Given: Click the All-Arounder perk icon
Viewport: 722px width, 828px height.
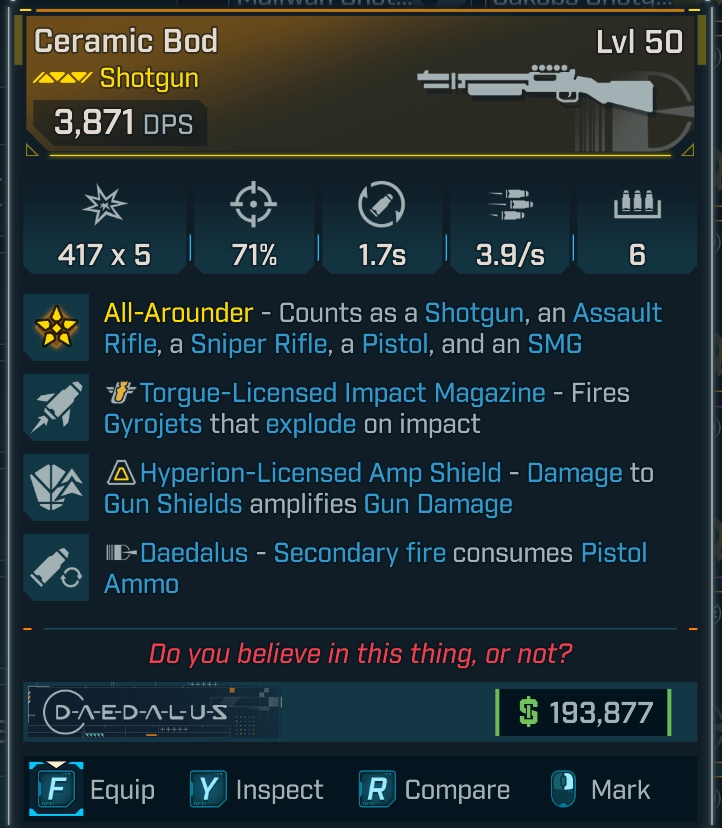Looking at the screenshot, I should 59,330.
